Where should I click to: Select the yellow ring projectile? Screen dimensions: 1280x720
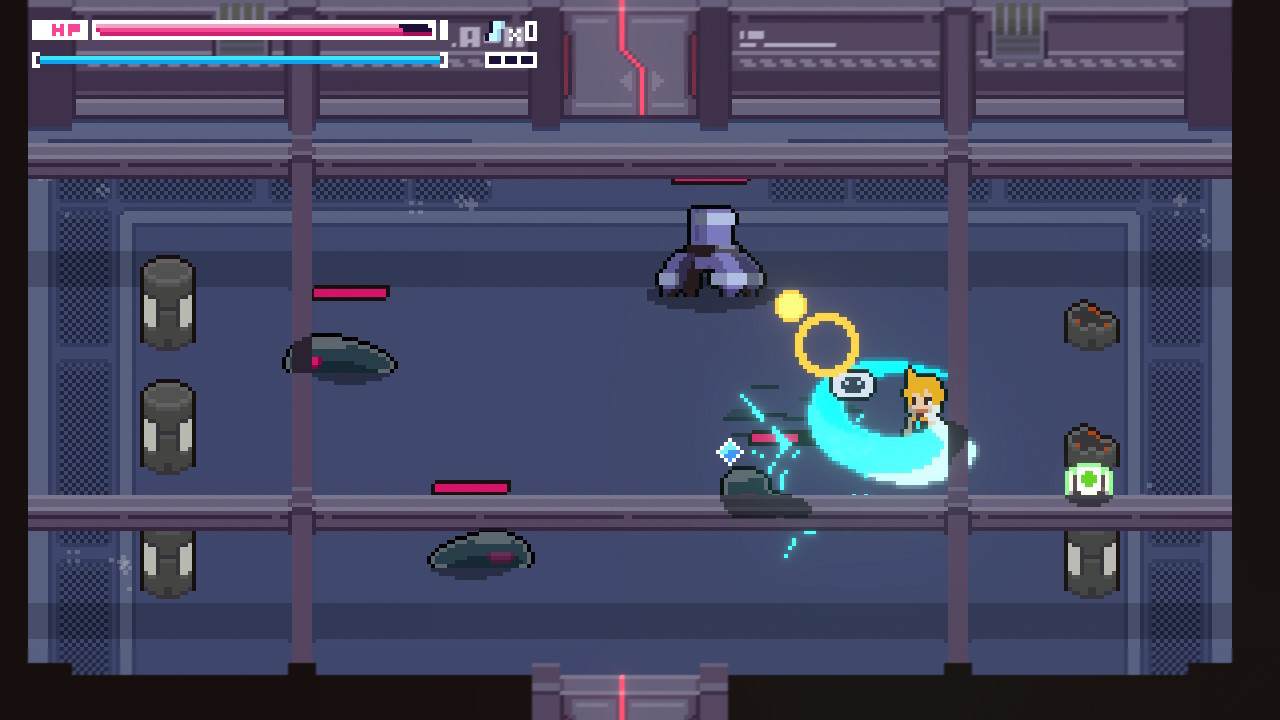coord(828,344)
